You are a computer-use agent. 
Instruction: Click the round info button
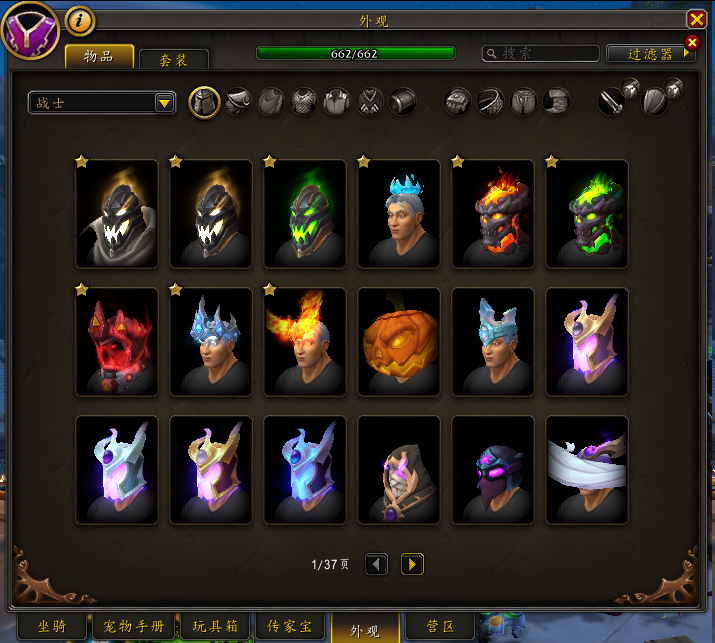[79, 19]
